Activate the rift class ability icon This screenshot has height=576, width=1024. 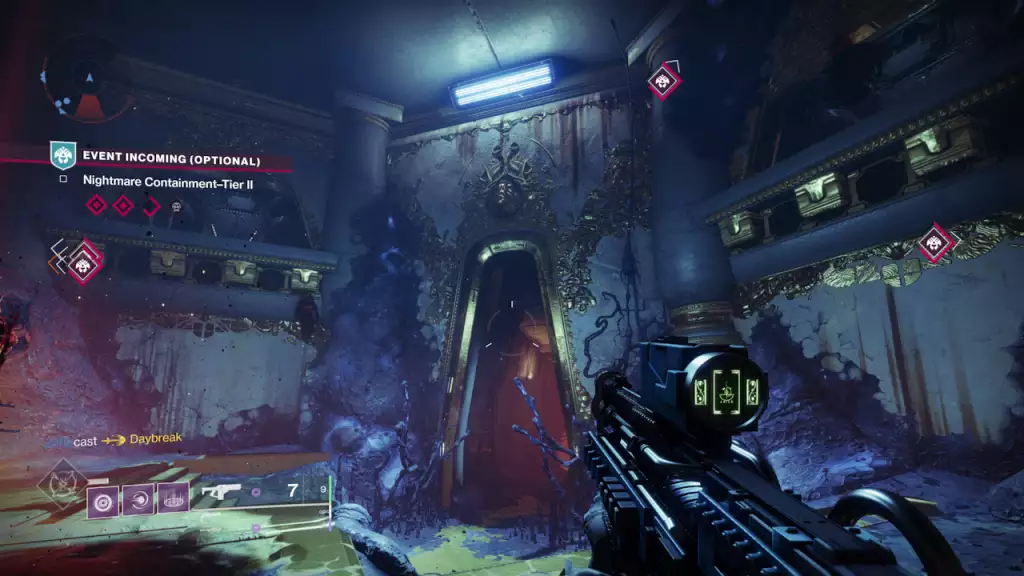(173, 499)
